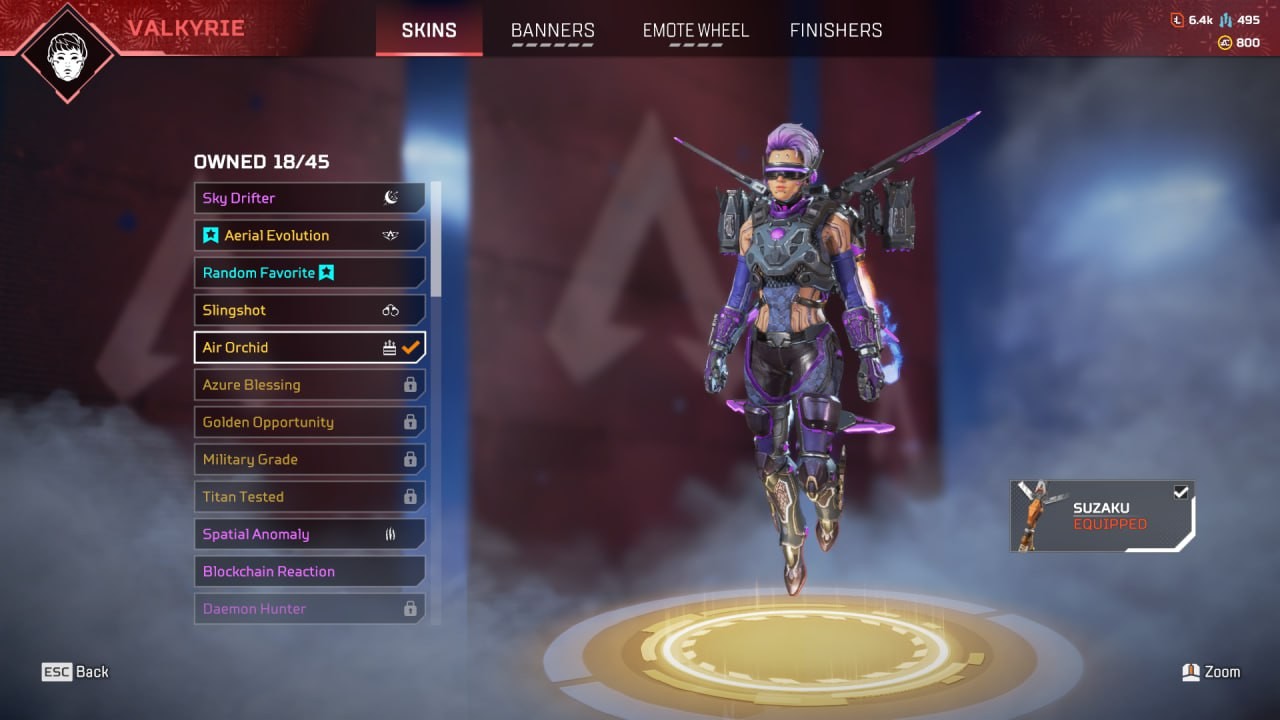
Task: Switch to the Banners tab
Action: (552, 30)
